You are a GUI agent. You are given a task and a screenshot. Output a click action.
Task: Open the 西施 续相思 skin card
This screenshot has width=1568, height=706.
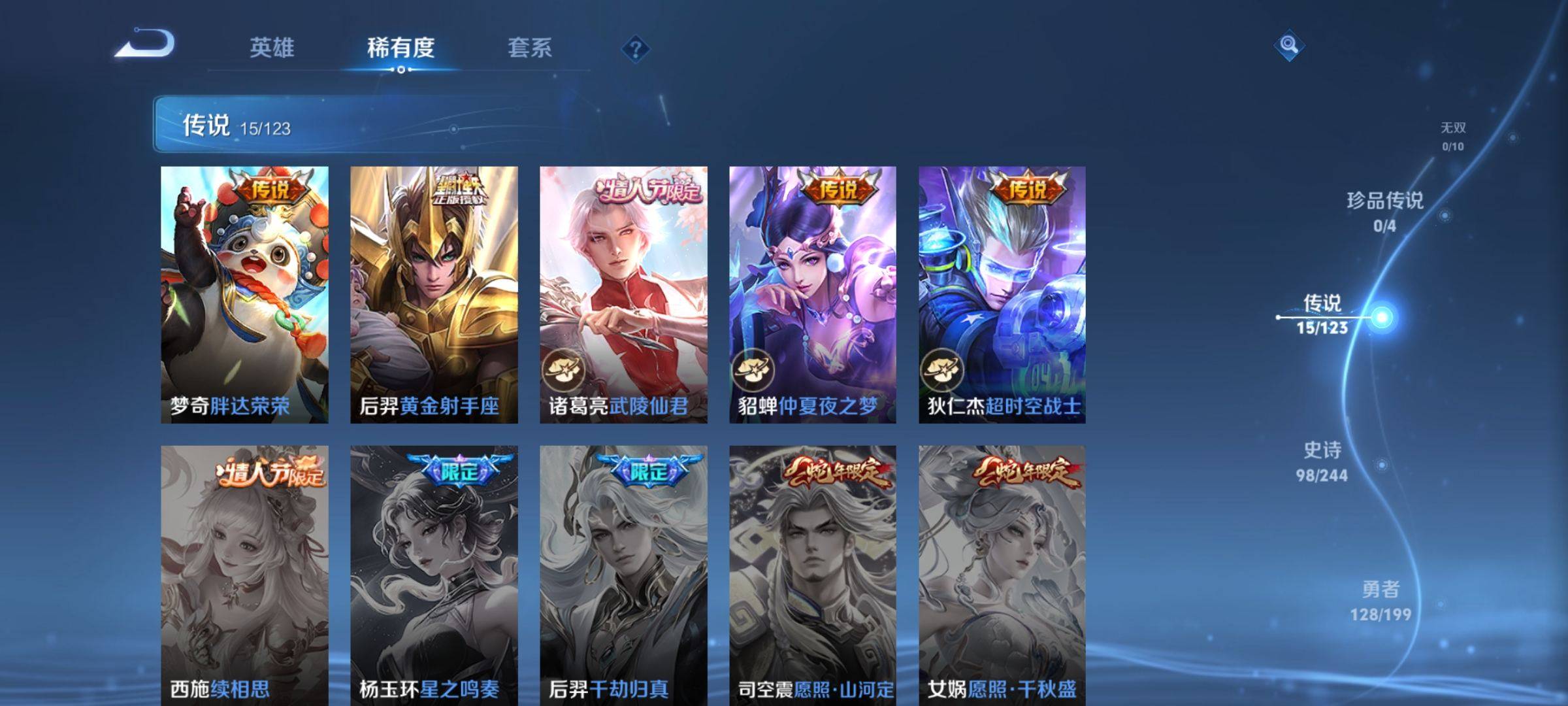[244, 575]
